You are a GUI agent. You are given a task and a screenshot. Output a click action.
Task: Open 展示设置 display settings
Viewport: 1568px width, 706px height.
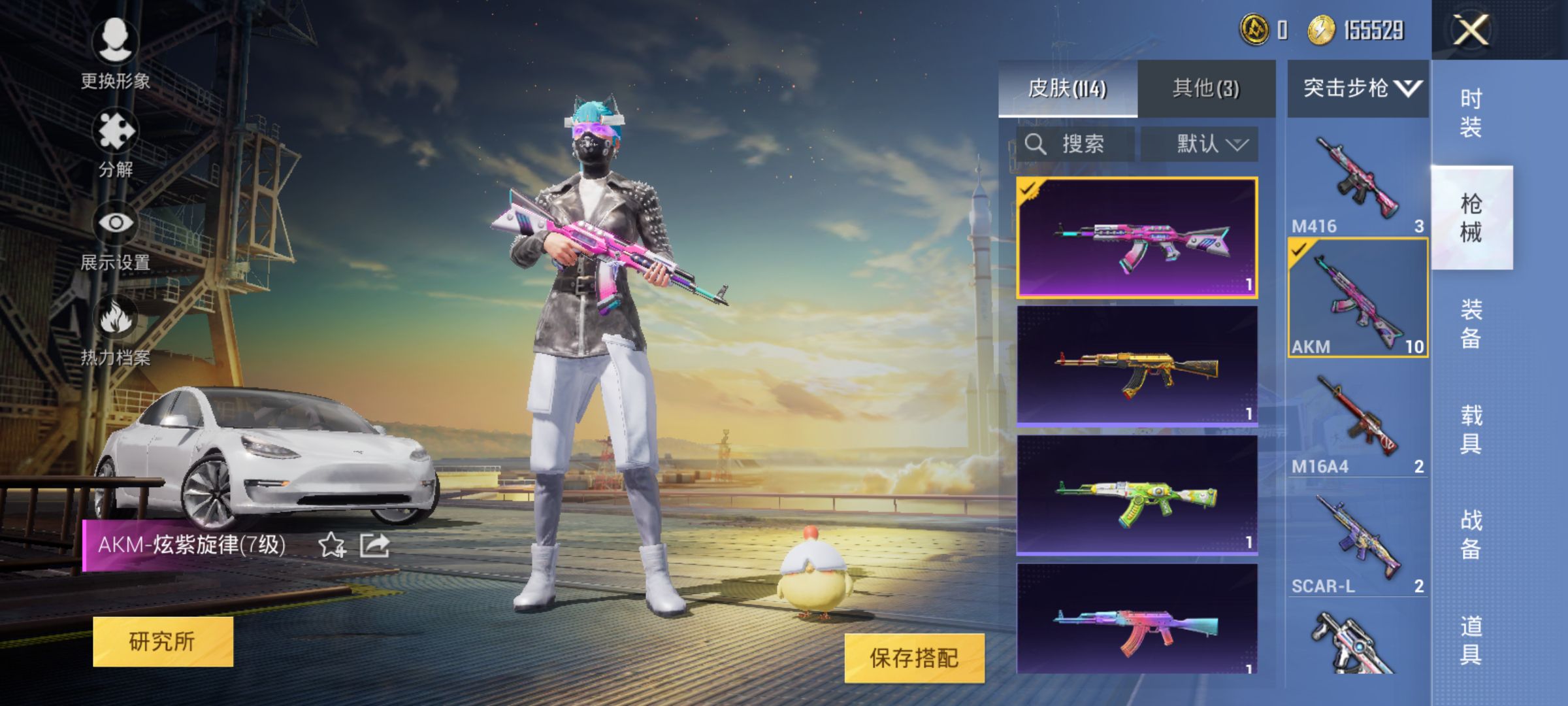click(116, 237)
